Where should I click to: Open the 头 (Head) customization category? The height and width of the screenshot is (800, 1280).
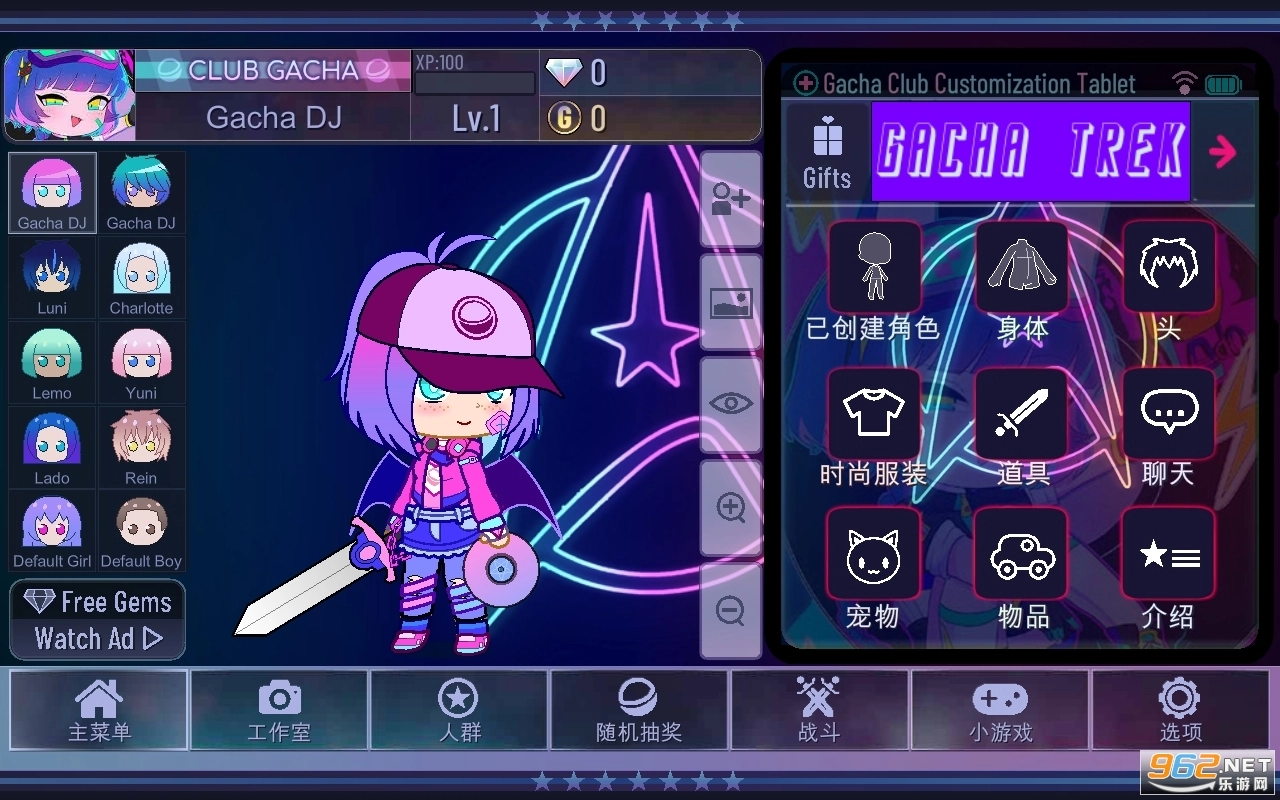1168,268
